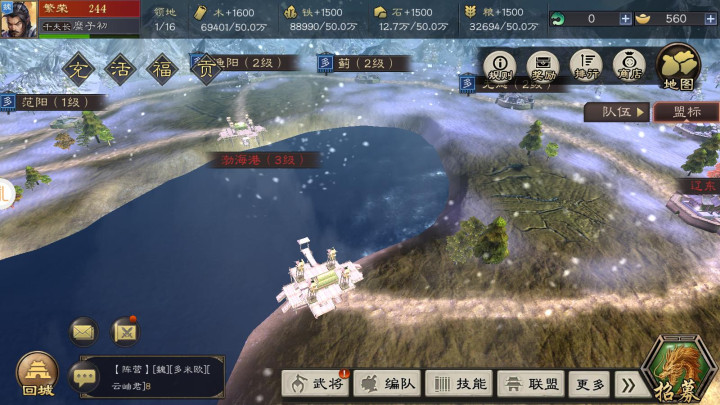
Task: Return to city with 回城 button
Action: point(36,373)
